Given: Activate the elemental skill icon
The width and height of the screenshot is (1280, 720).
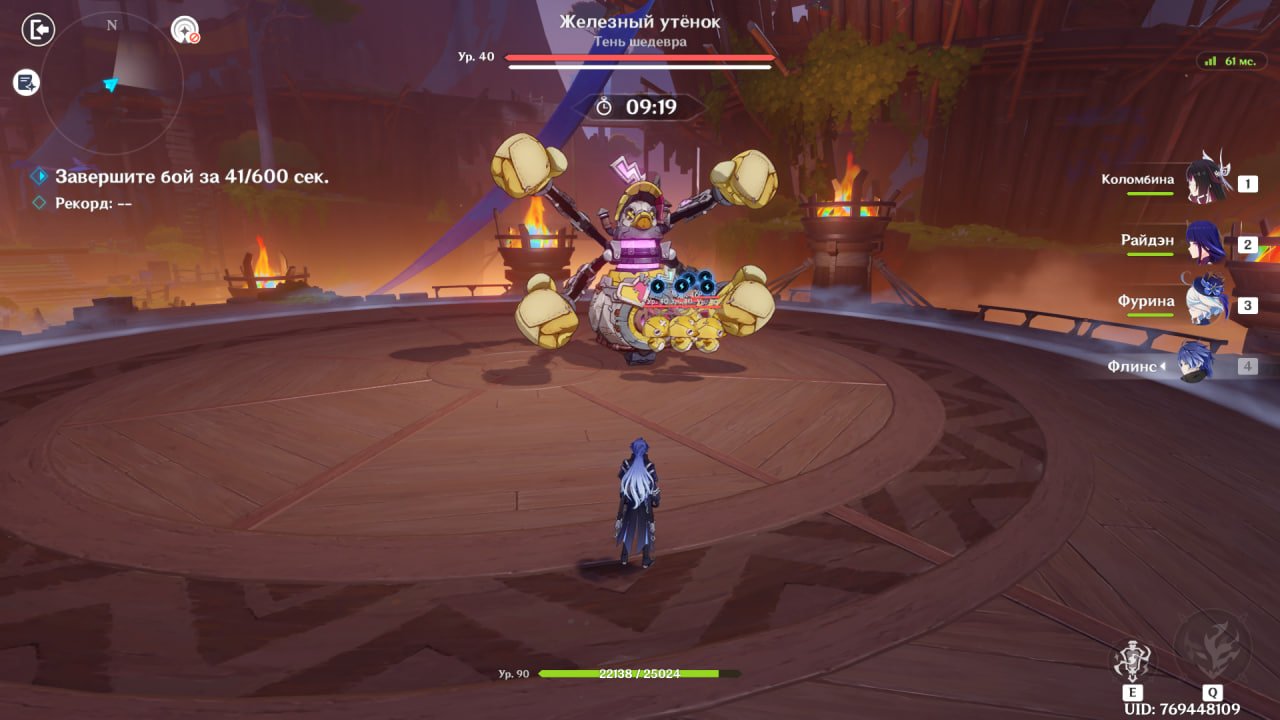Looking at the screenshot, I should (1132, 661).
